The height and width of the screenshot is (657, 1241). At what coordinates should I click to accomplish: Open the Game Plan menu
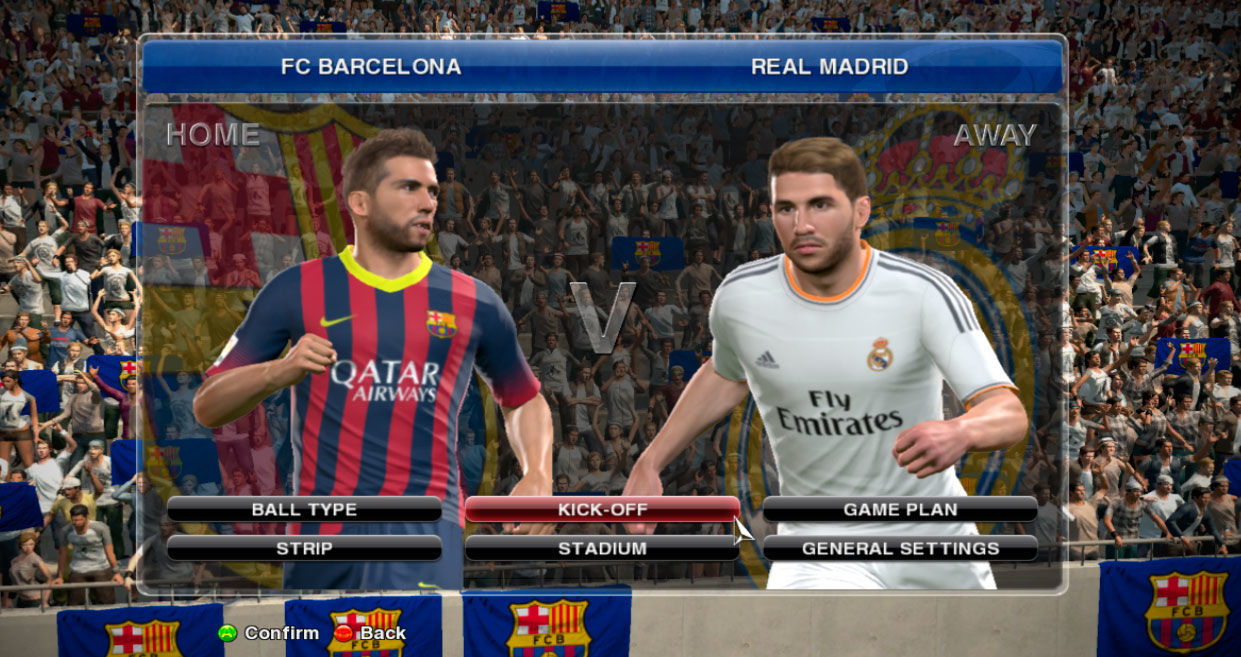coord(900,509)
